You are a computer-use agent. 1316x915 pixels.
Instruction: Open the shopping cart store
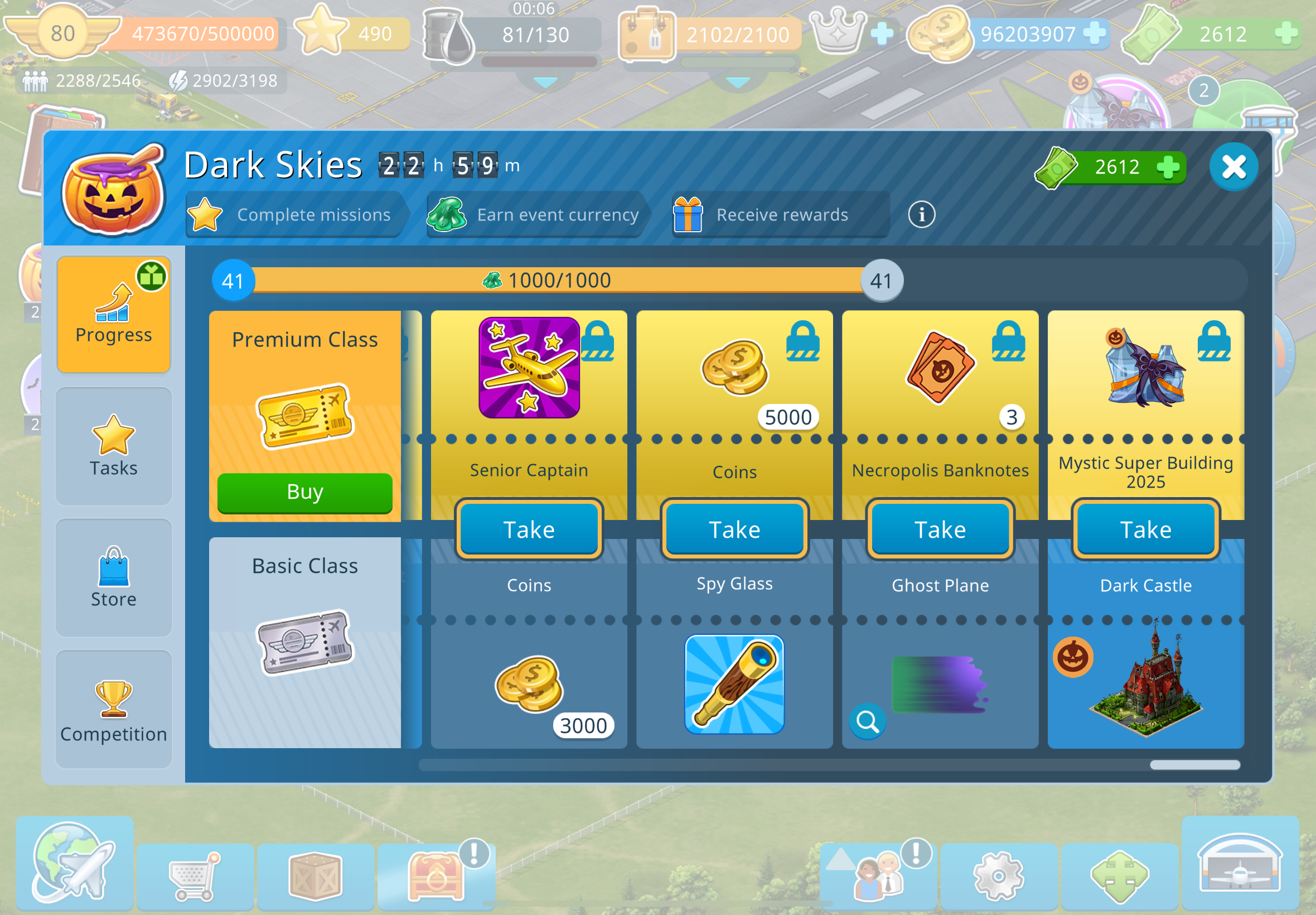(195, 876)
